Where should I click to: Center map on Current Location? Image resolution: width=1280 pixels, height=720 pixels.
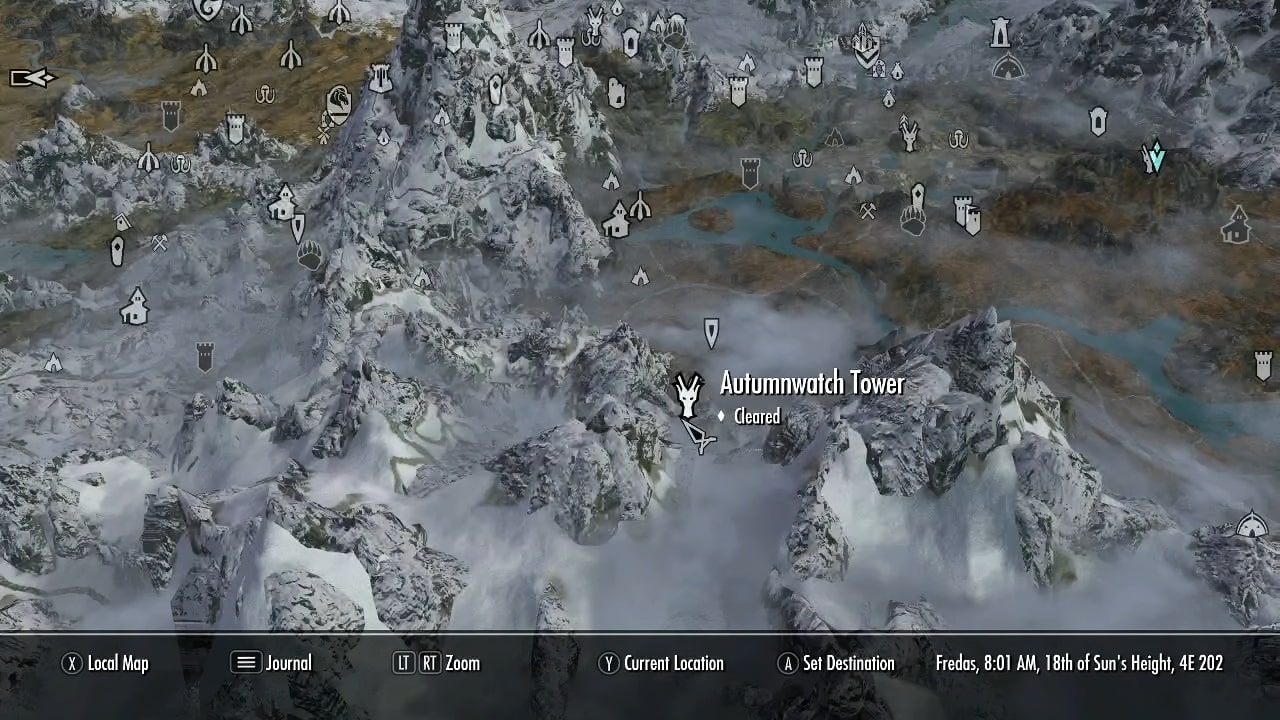point(660,663)
